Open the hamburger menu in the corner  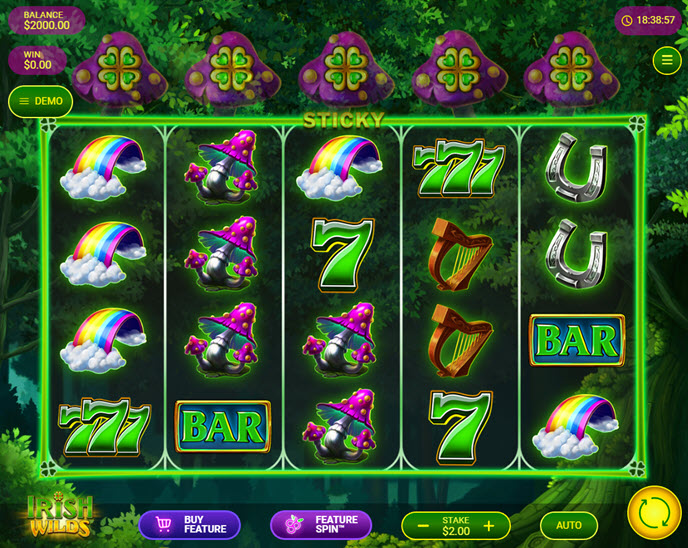[667, 60]
